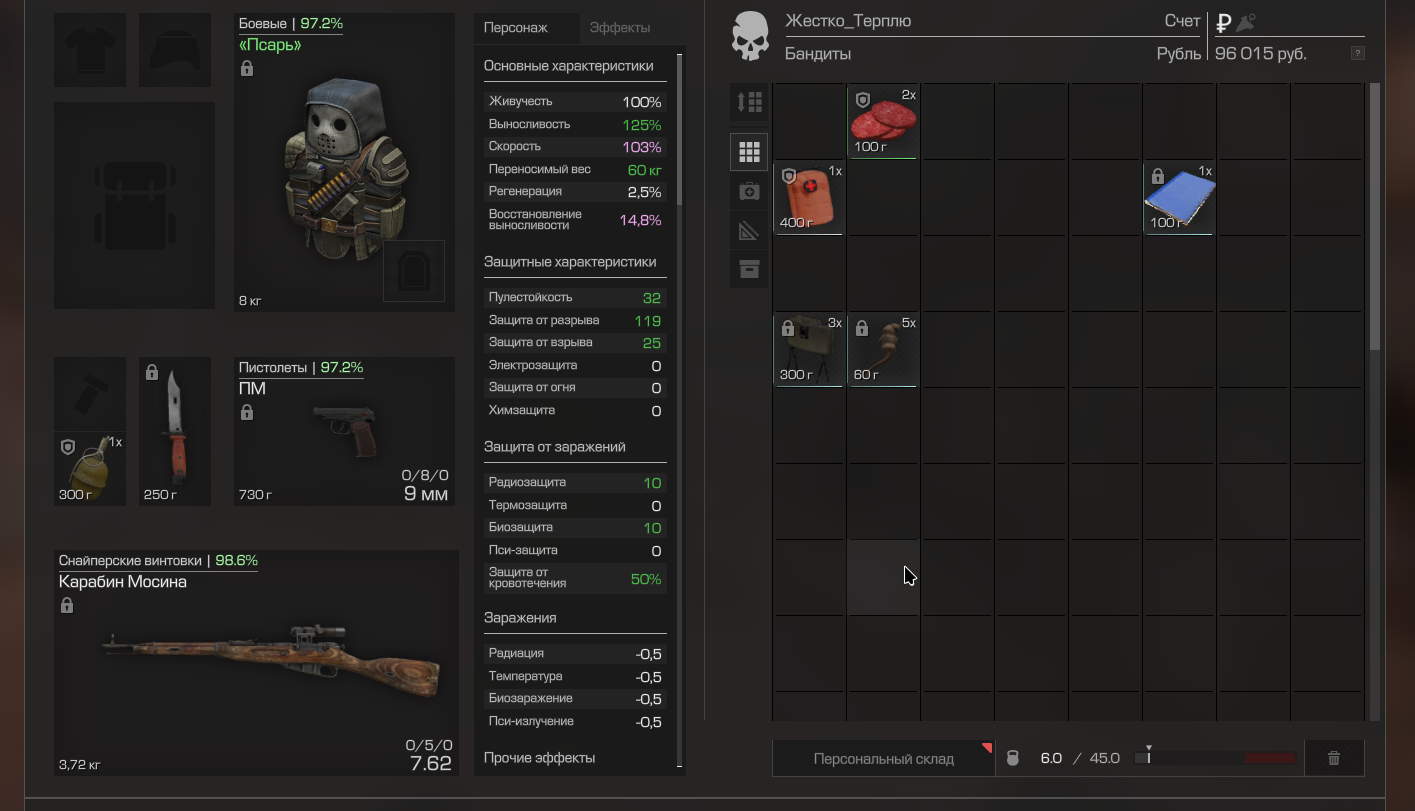
Task: Filter inventory by triangle ruler category
Action: (749, 231)
